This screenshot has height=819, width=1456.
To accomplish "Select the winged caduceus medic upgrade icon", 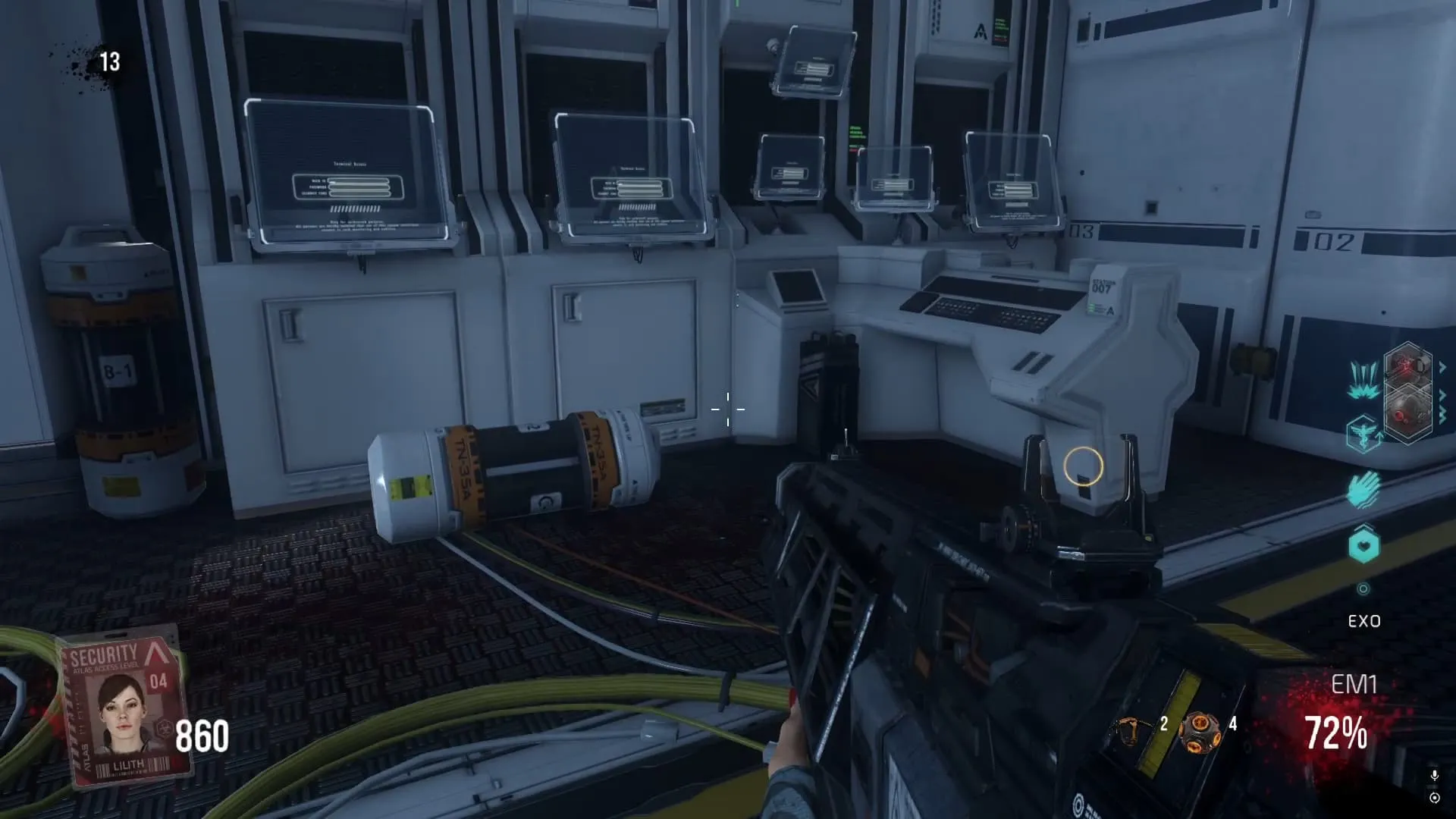I will tap(1363, 435).
